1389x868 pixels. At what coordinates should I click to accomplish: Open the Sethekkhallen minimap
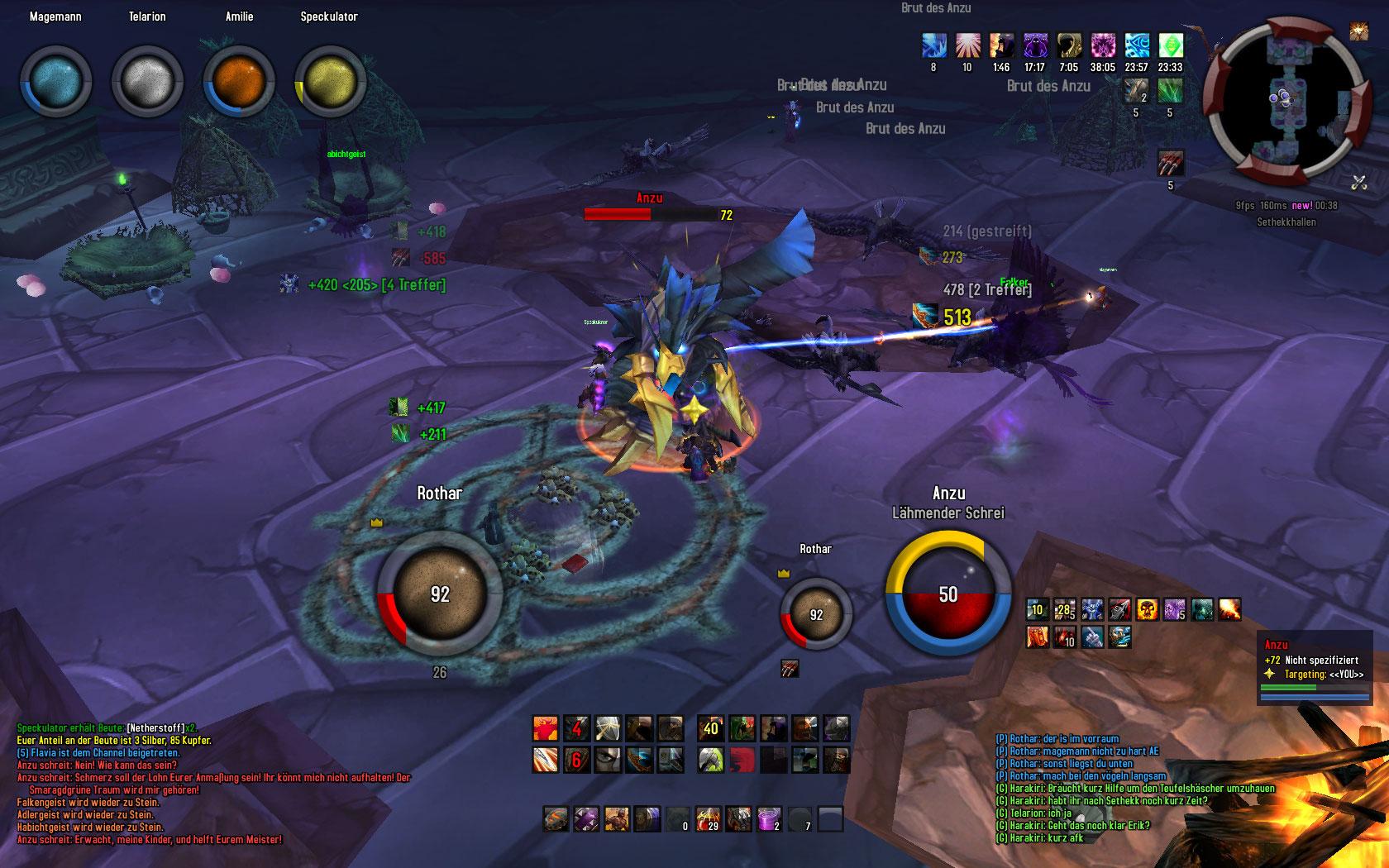coord(1284,100)
